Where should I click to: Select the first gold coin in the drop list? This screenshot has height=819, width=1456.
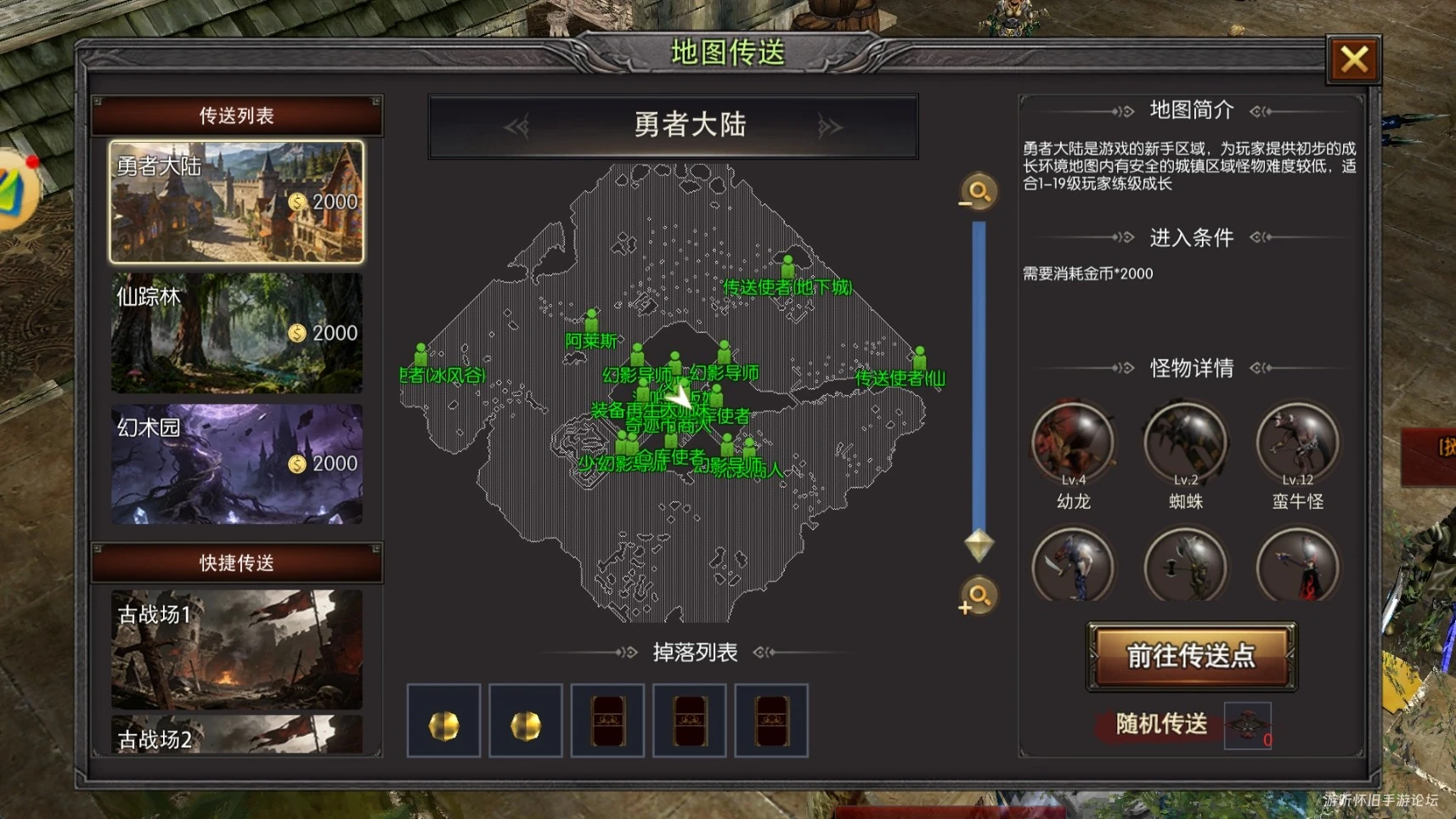(444, 721)
